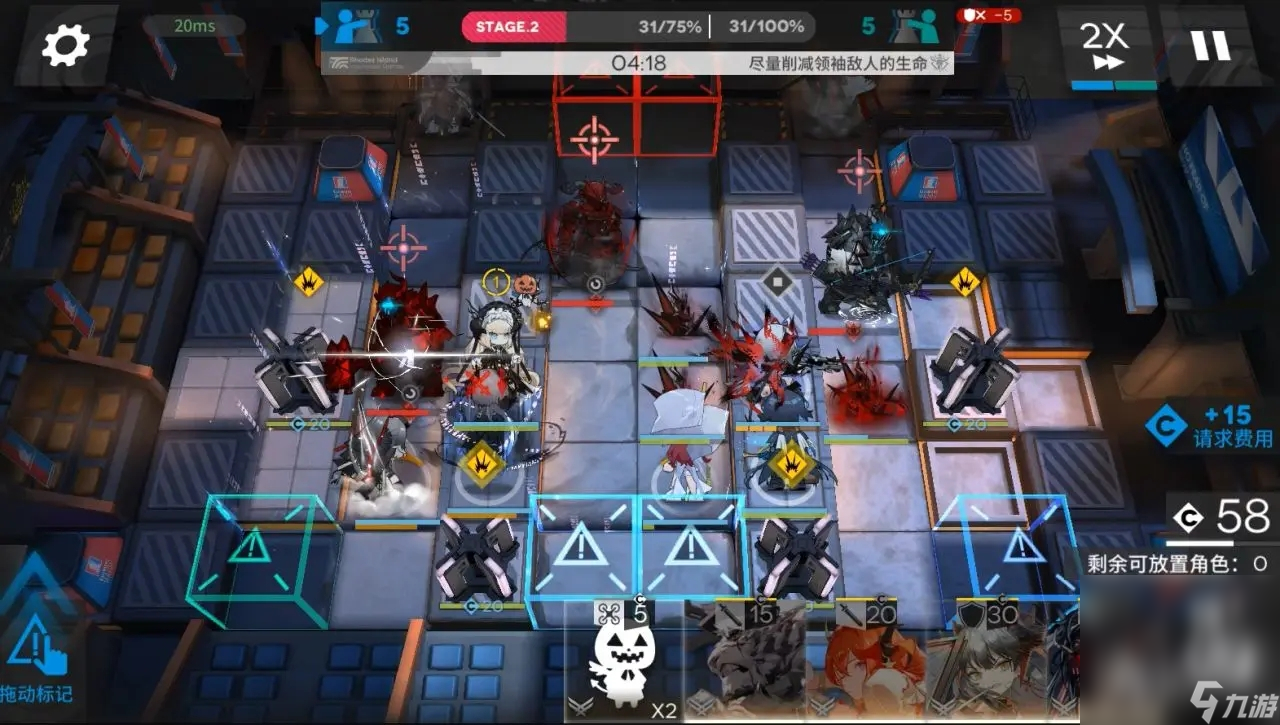Pause the battle
Image resolution: width=1280 pixels, height=725 pixels.
tap(1209, 45)
